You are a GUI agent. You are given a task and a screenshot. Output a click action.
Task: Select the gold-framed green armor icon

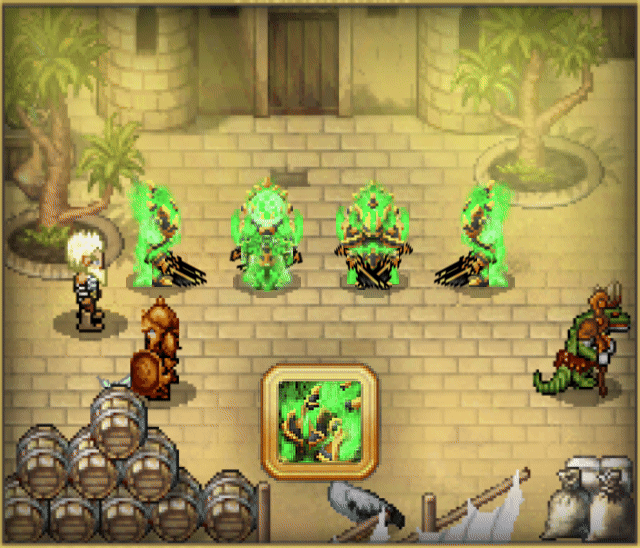319,419
